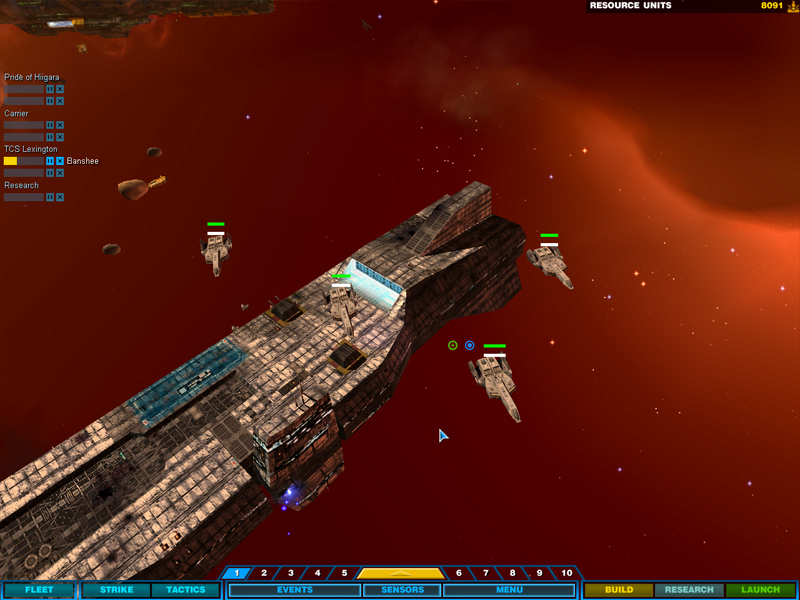Open the Research manager
This screenshot has width=800, height=600.
pos(689,590)
